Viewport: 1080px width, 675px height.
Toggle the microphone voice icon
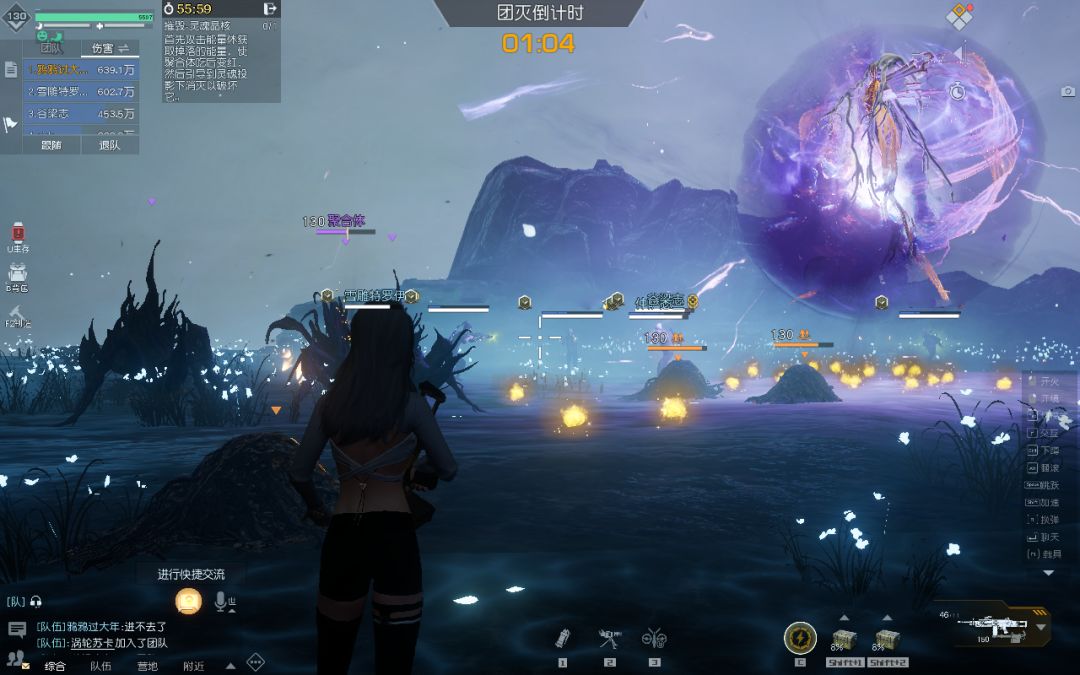222,601
